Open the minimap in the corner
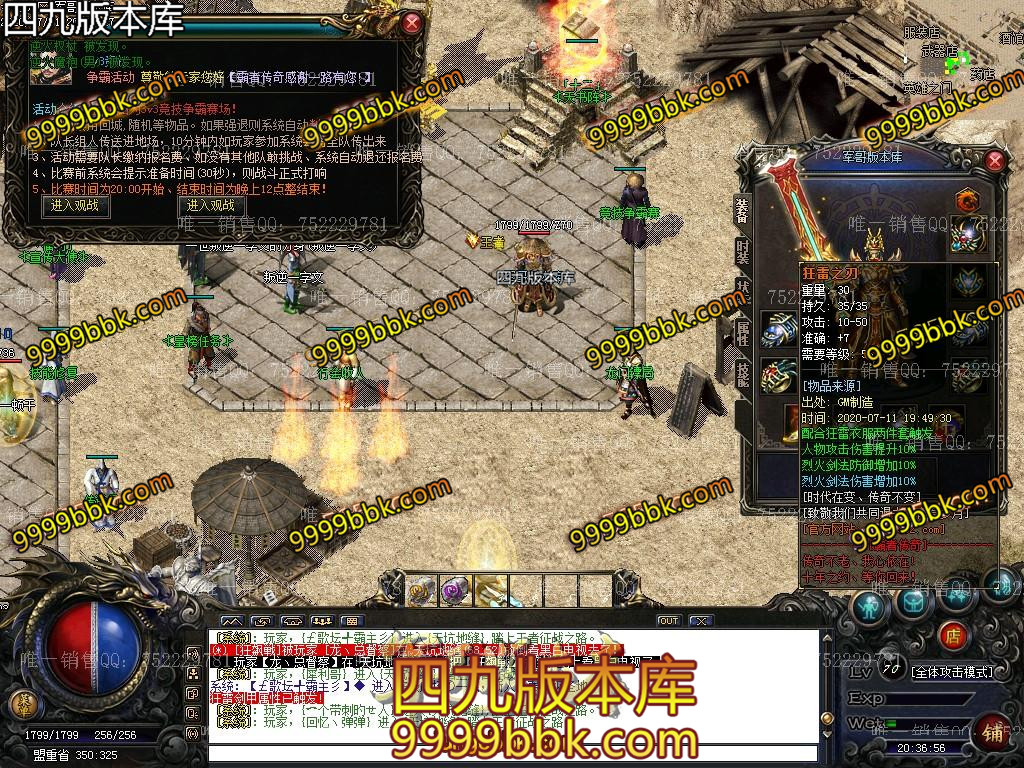Viewport: 1024px width, 768px height. [960, 50]
